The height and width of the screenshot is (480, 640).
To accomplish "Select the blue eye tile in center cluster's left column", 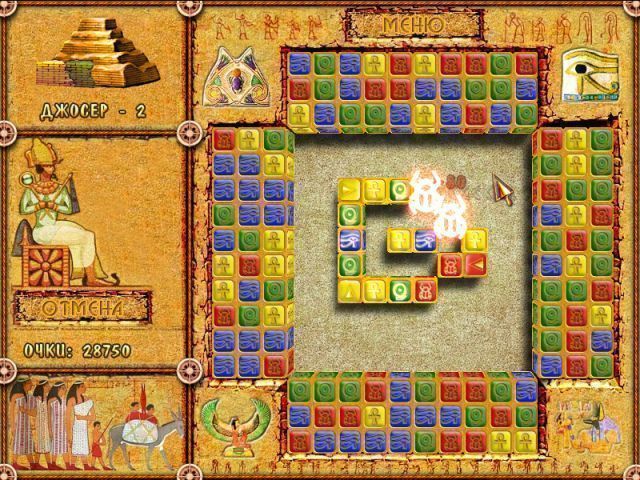I will (351, 240).
